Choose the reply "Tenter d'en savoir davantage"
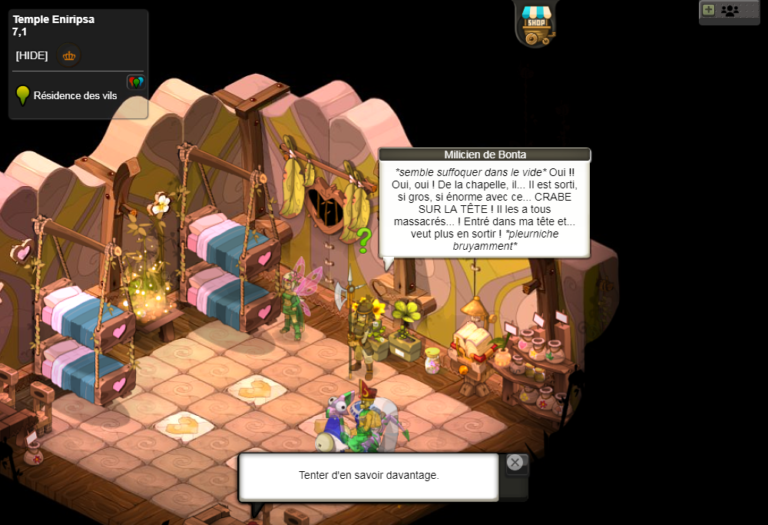The height and width of the screenshot is (525, 768). 368,475
